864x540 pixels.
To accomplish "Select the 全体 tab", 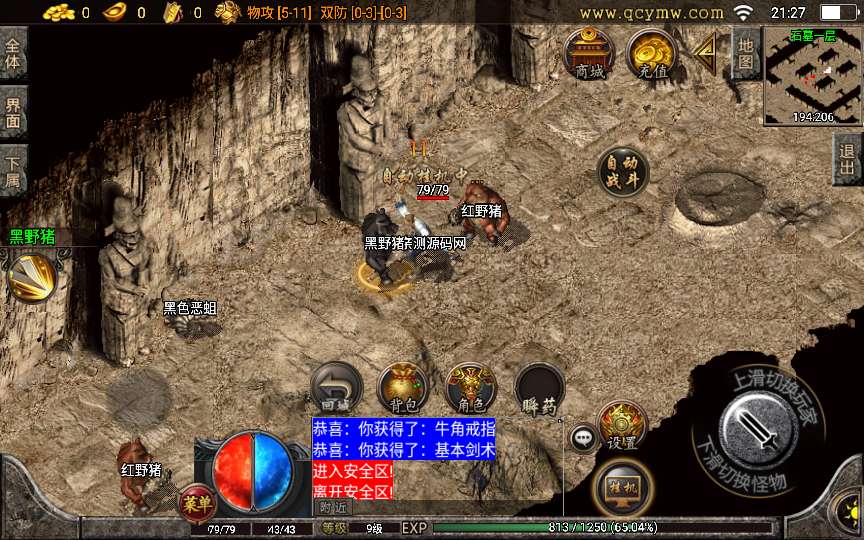I will coord(13,52).
